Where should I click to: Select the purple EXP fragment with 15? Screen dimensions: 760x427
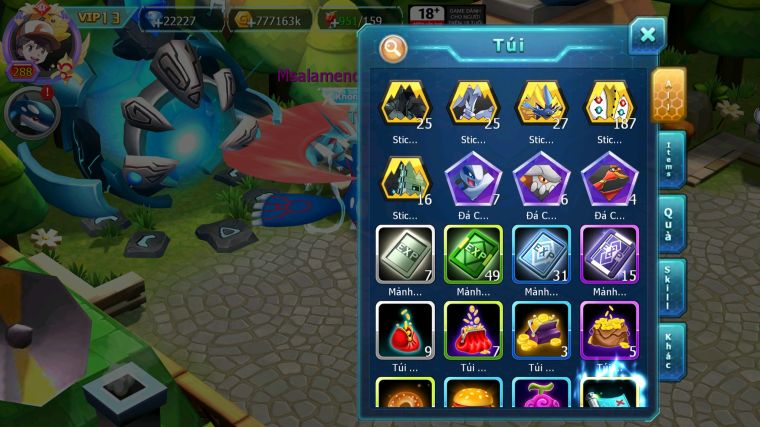click(609, 253)
